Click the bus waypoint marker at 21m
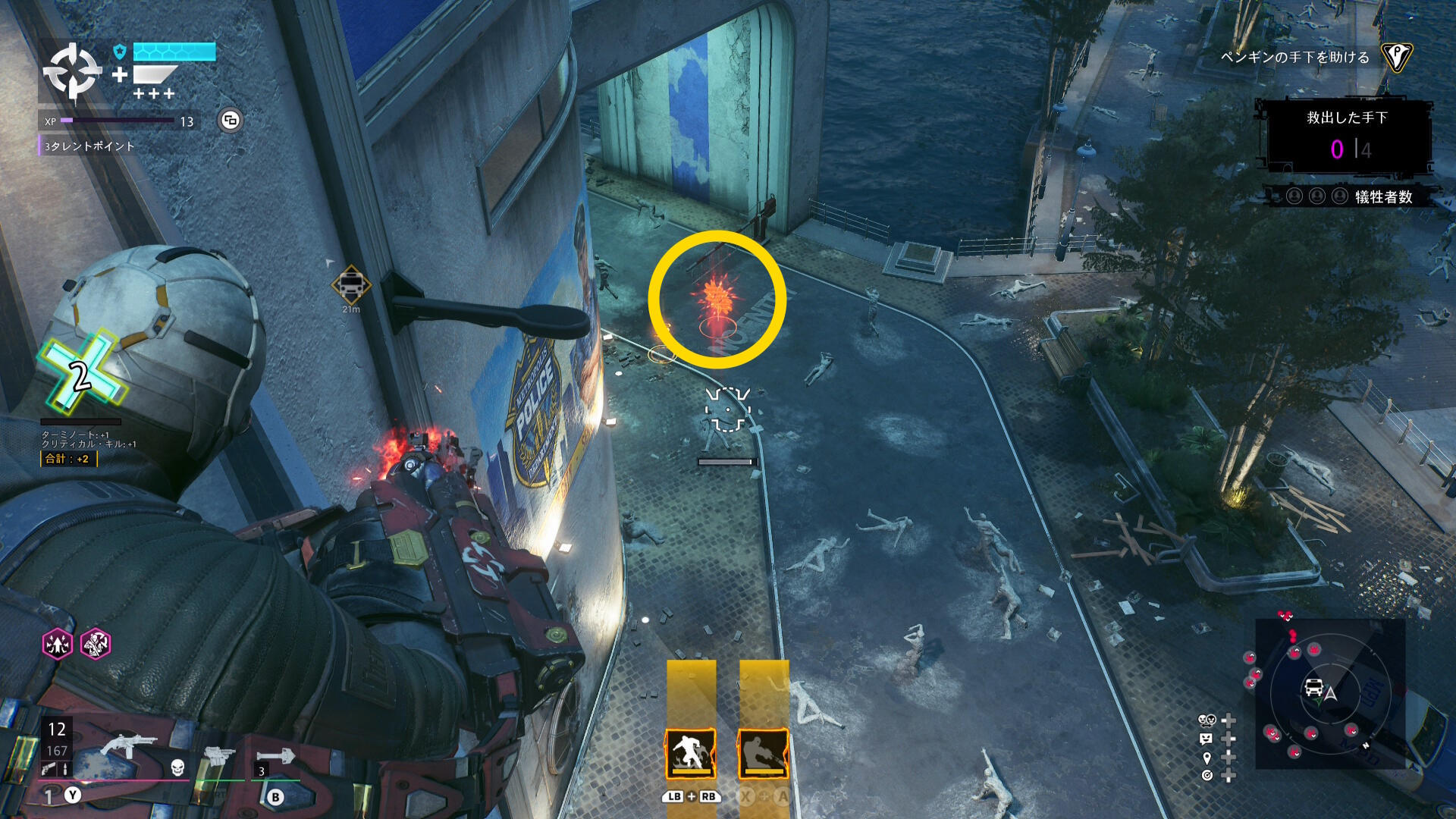The width and height of the screenshot is (1456, 819). 351,285
